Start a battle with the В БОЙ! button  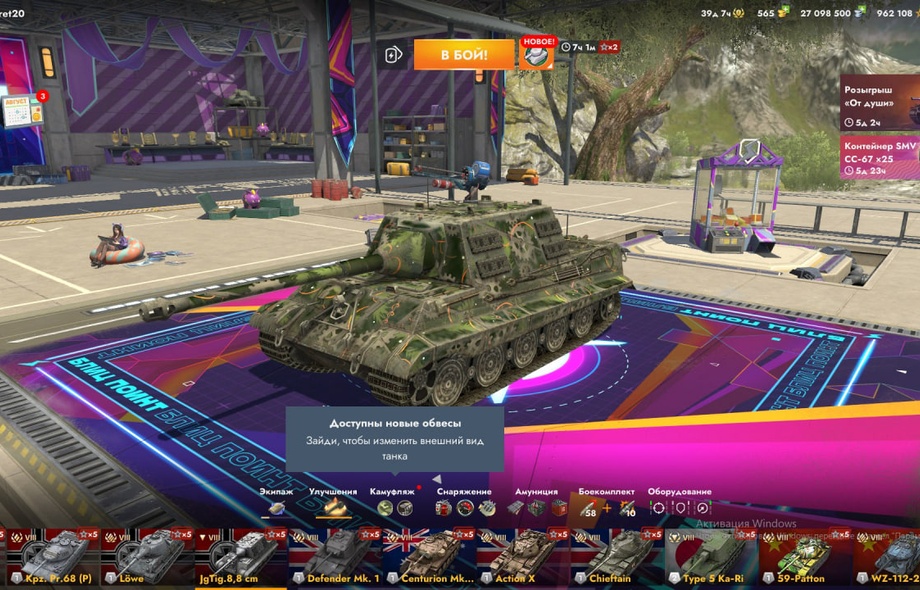pos(464,54)
